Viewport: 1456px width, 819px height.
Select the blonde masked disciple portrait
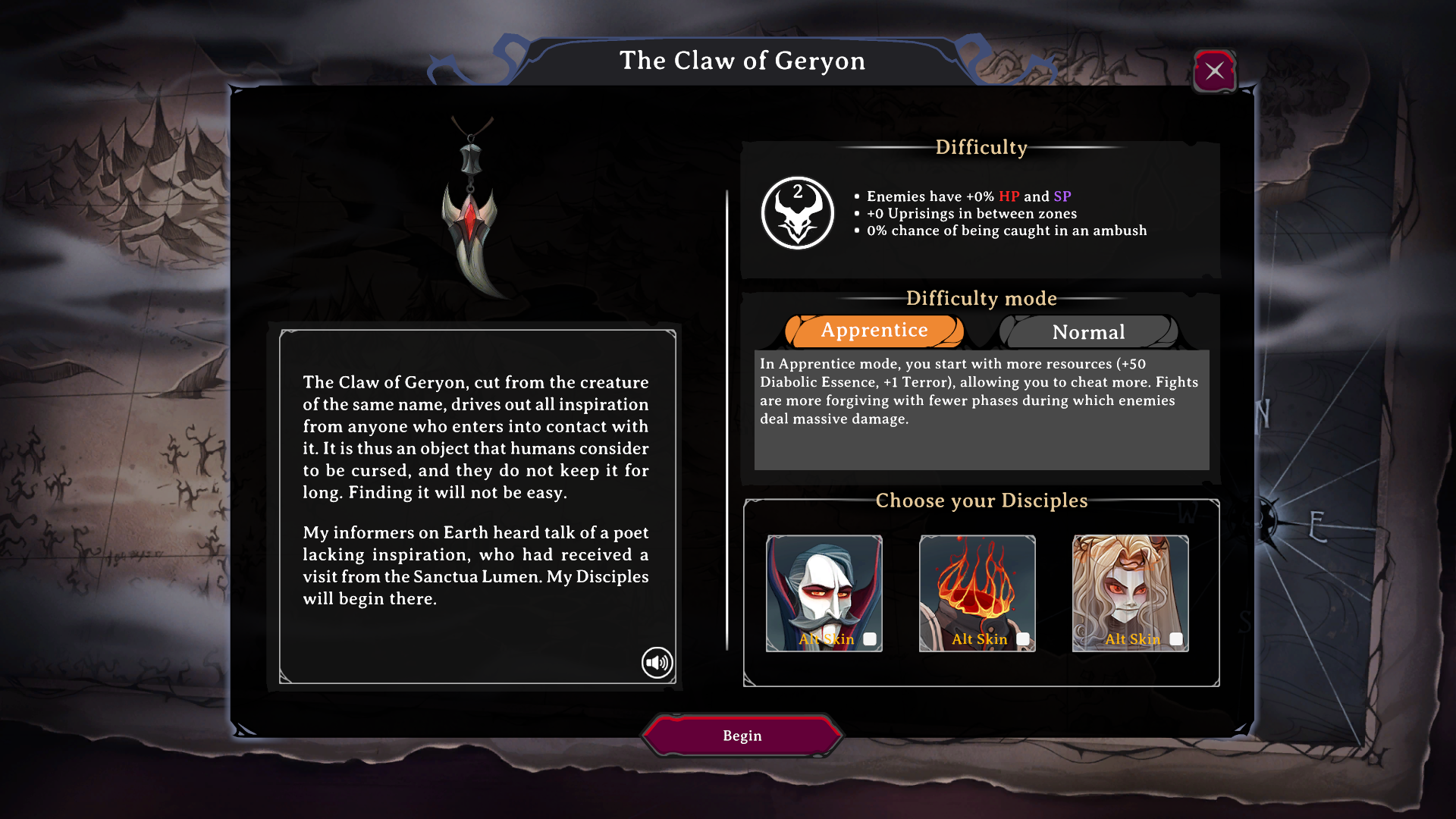point(1131,584)
